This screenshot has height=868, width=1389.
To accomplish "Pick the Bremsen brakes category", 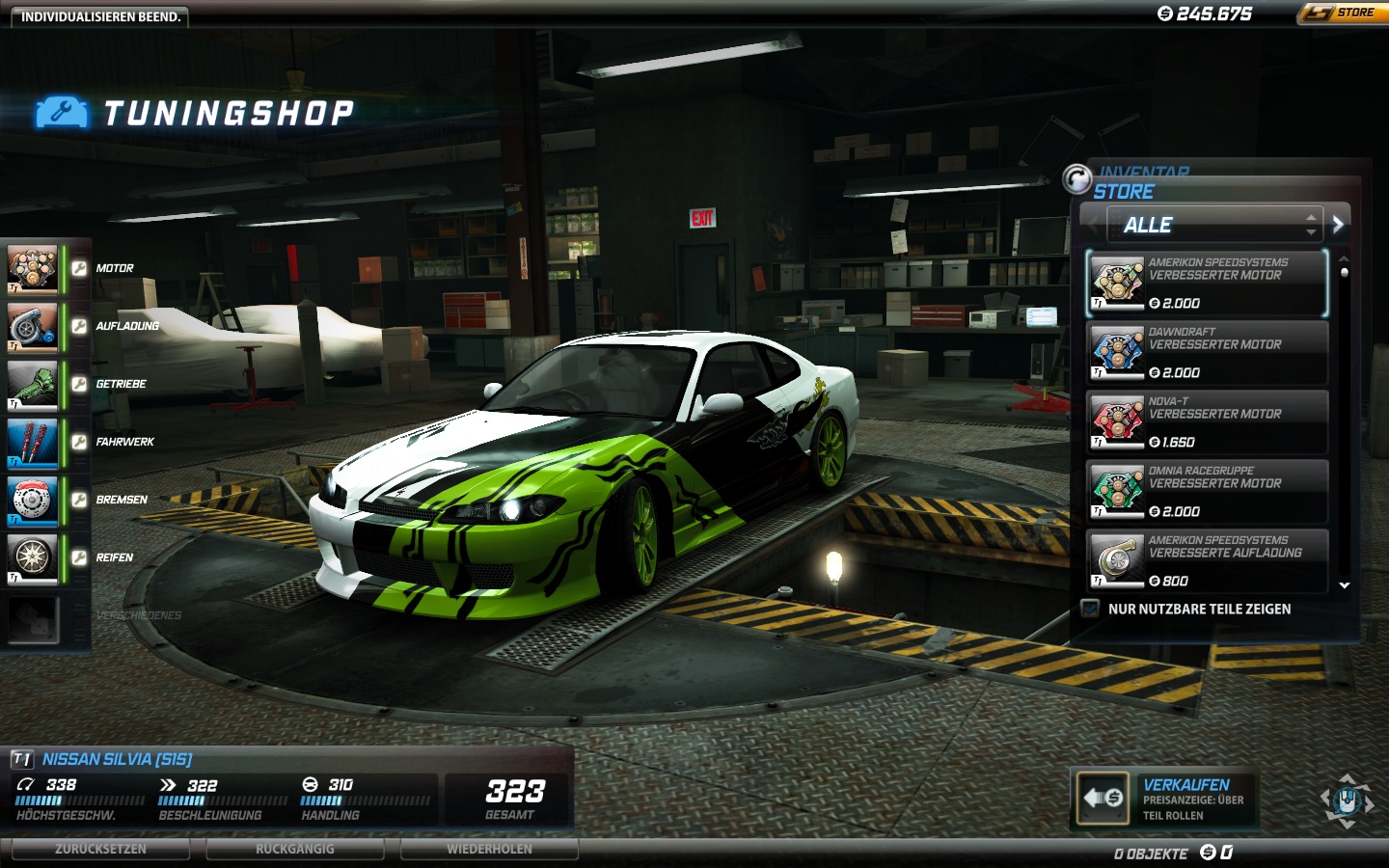I will click(x=33, y=500).
